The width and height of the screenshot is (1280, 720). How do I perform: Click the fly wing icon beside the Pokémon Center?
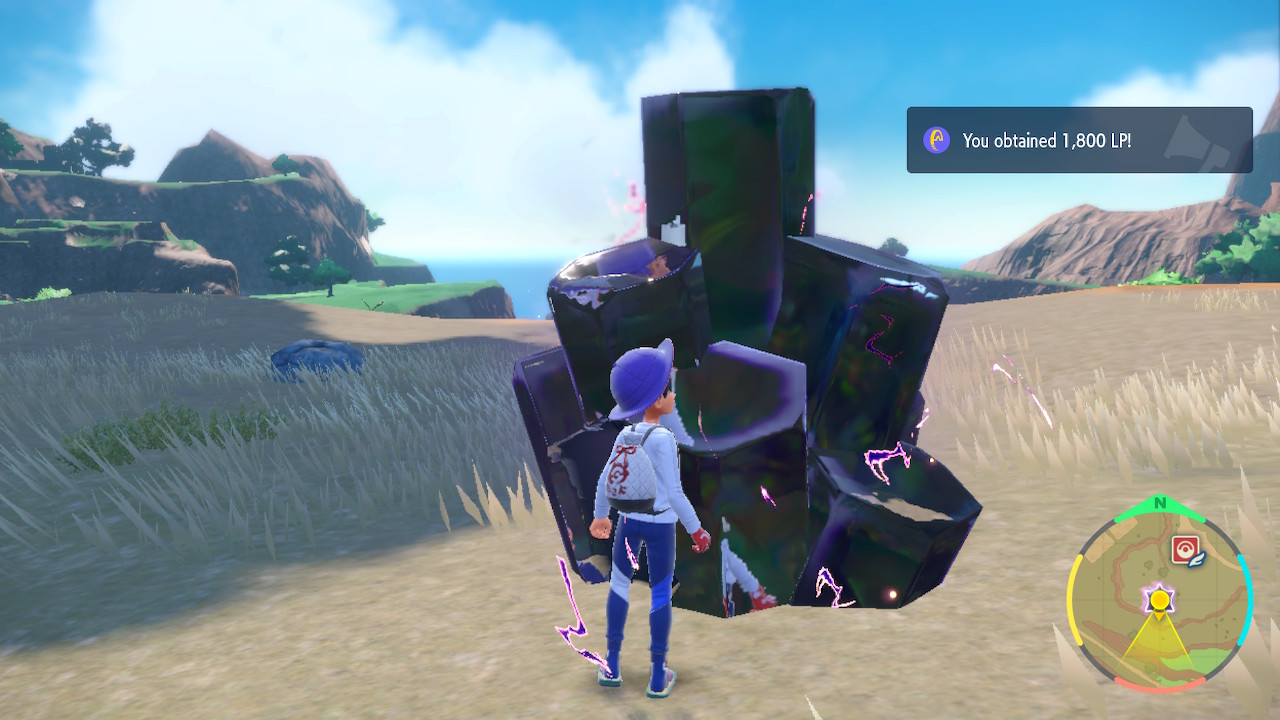pos(1196,561)
